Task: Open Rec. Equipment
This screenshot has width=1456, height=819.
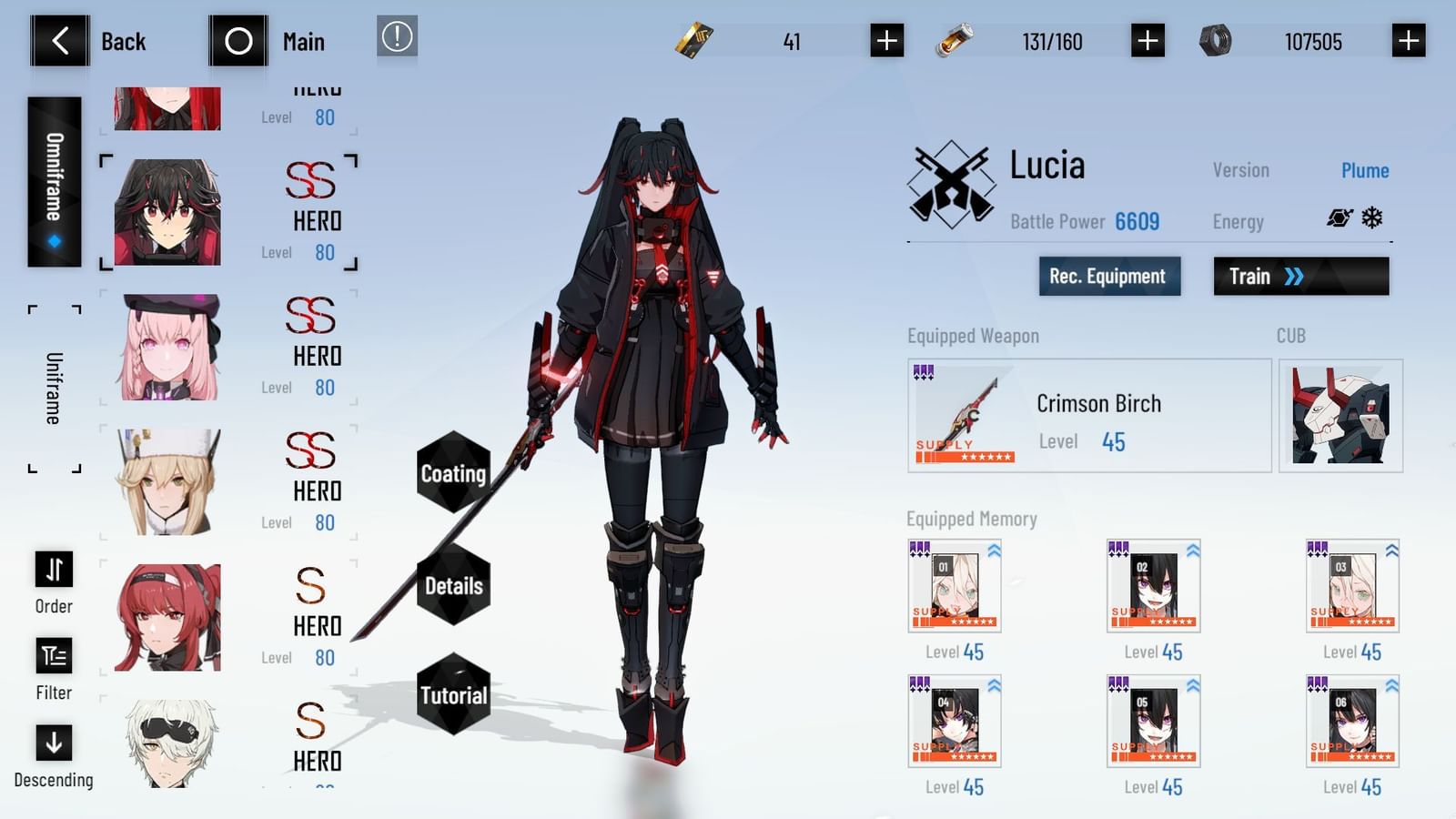Action: pos(1109,277)
